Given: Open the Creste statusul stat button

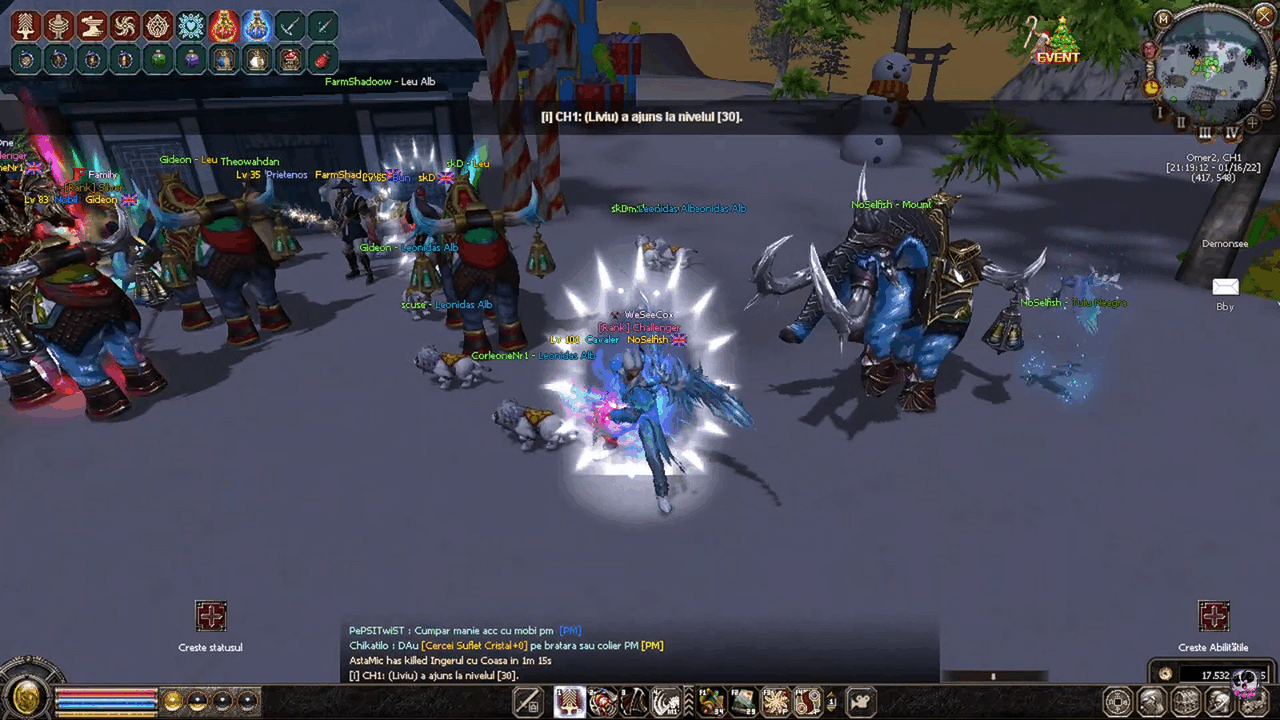Looking at the screenshot, I should pyautogui.click(x=211, y=616).
